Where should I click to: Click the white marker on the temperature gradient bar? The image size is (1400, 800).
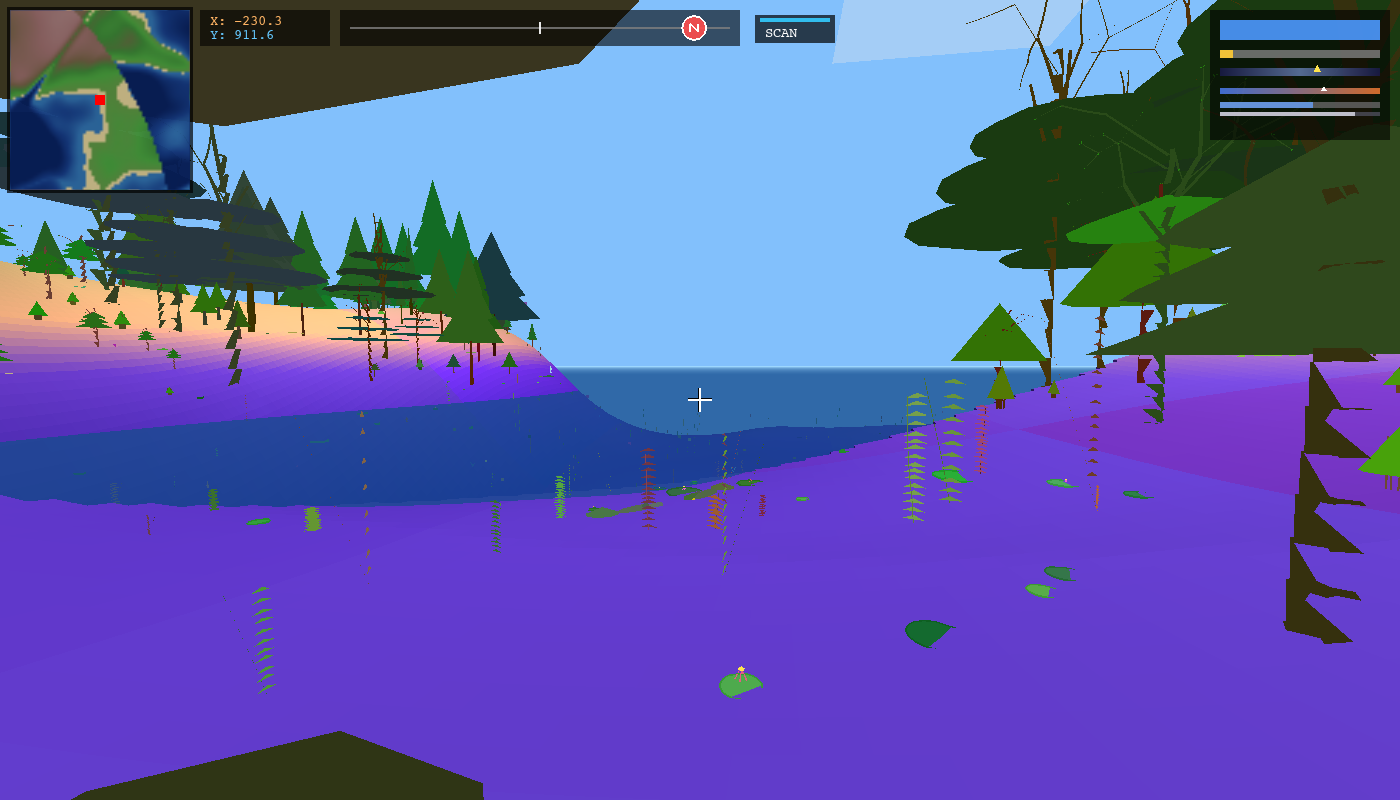(1324, 89)
